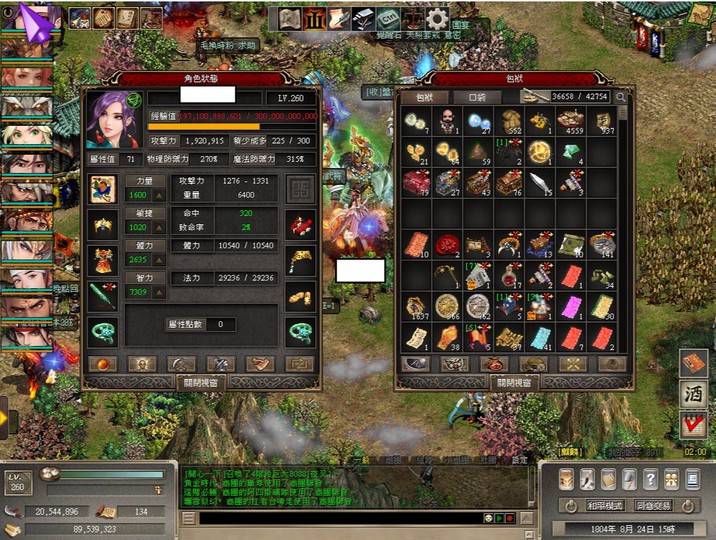Open the 酒 tavern side button
716x540 pixels.
pos(692,395)
